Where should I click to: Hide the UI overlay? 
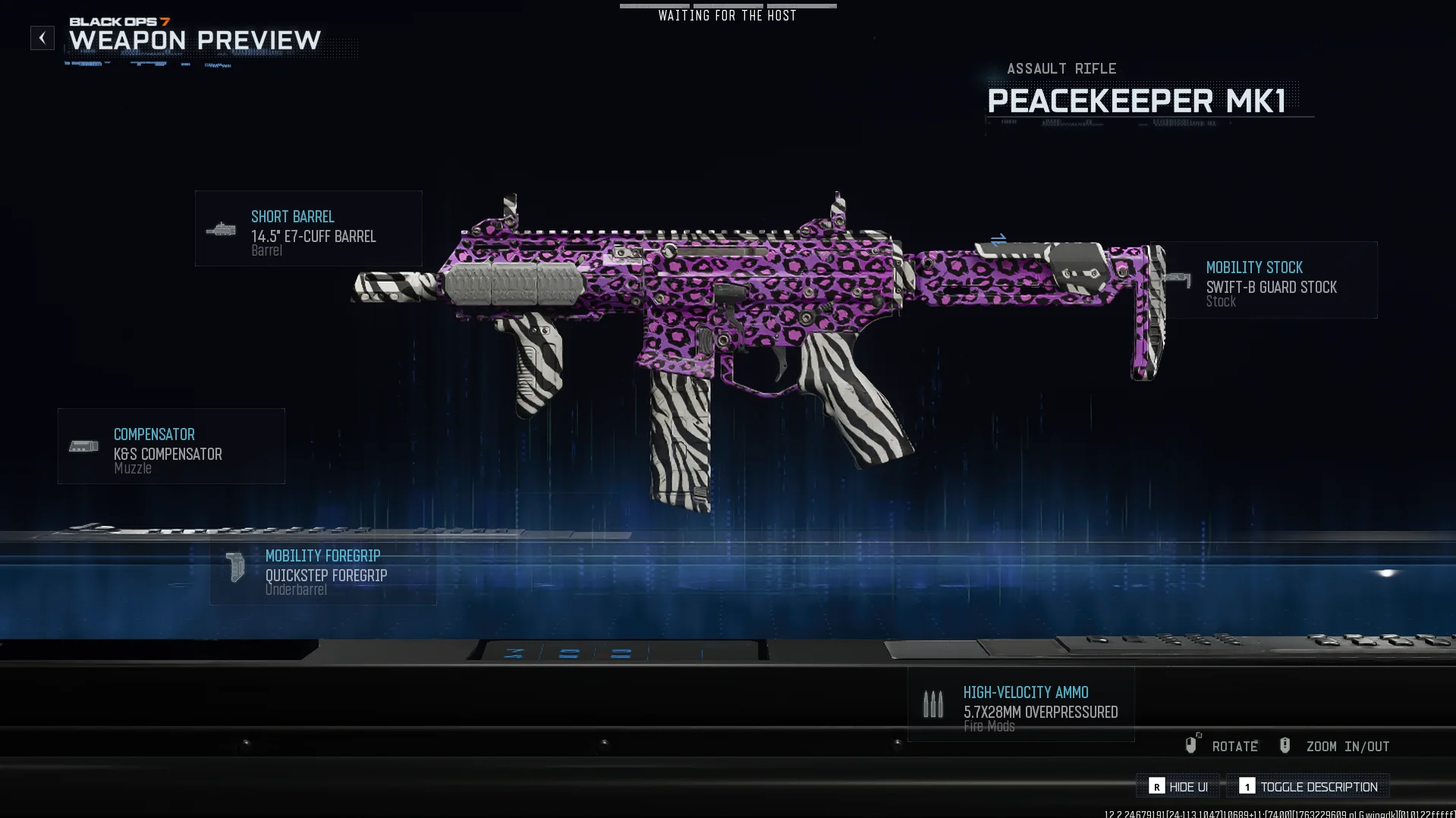[1178, 786]
